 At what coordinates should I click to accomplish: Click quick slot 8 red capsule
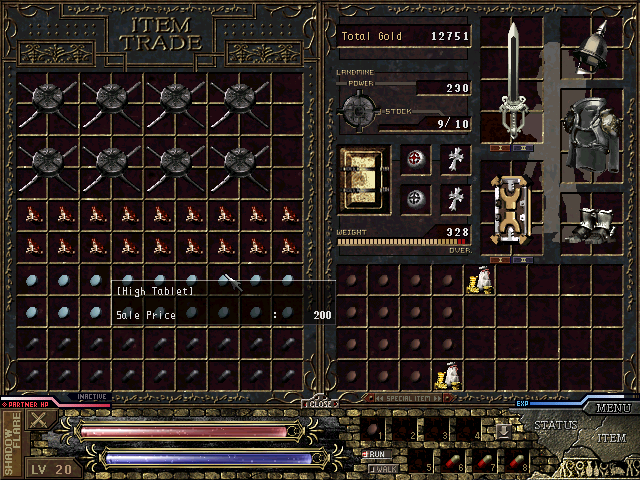(517, 462)
